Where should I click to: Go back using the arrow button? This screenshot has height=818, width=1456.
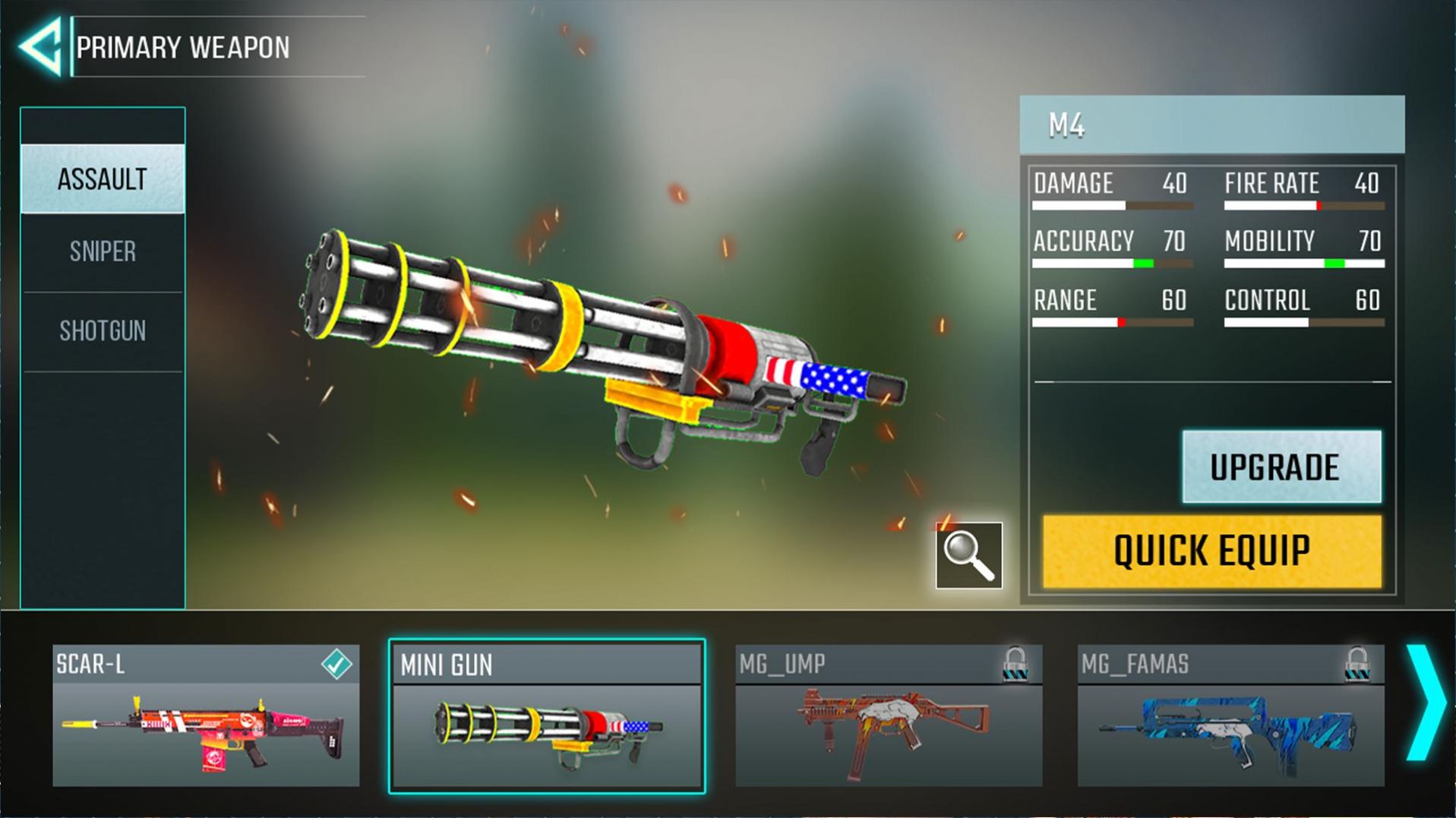tap(41, 47)
